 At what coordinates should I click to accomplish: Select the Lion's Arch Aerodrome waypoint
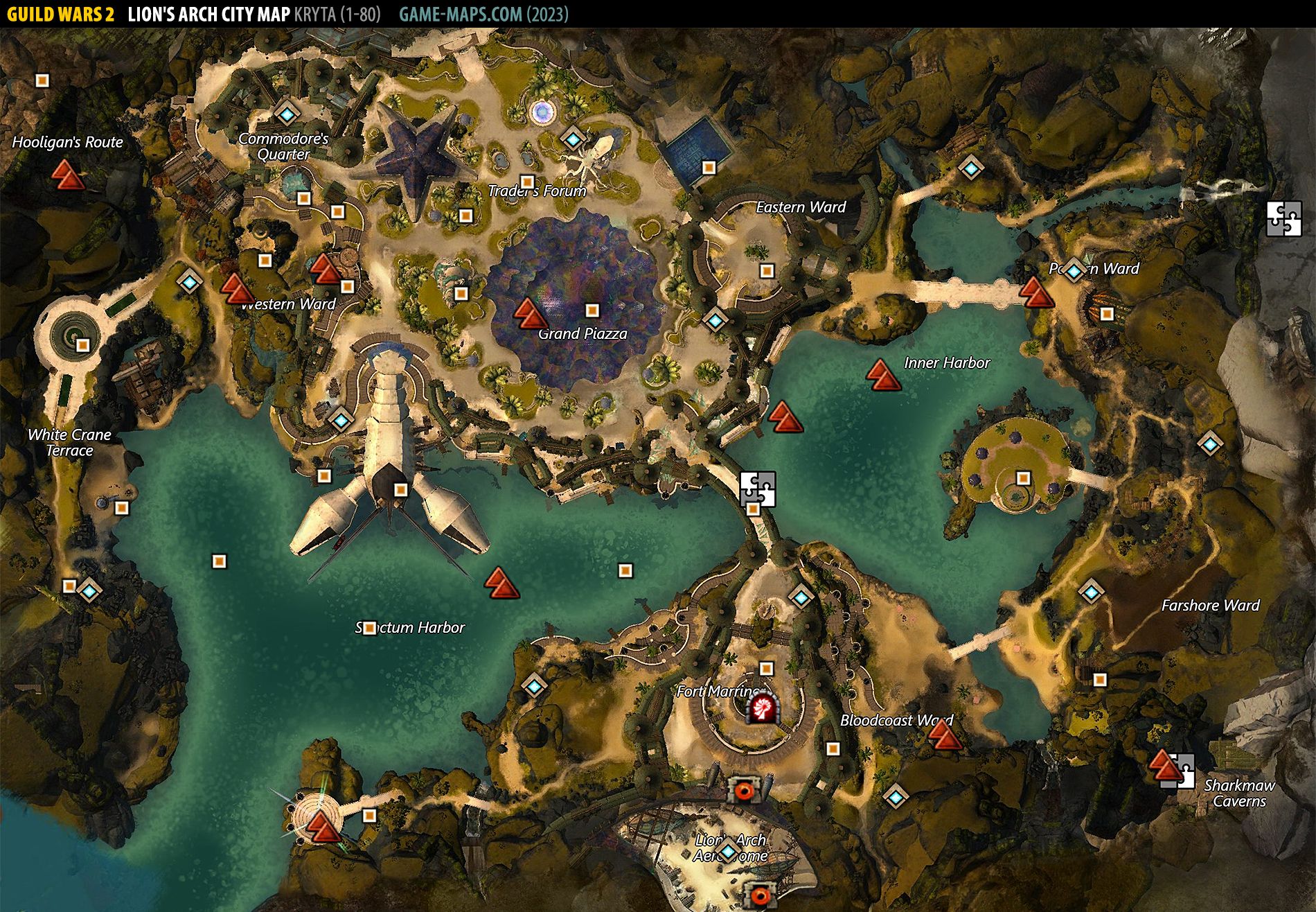tap(727, 850)
